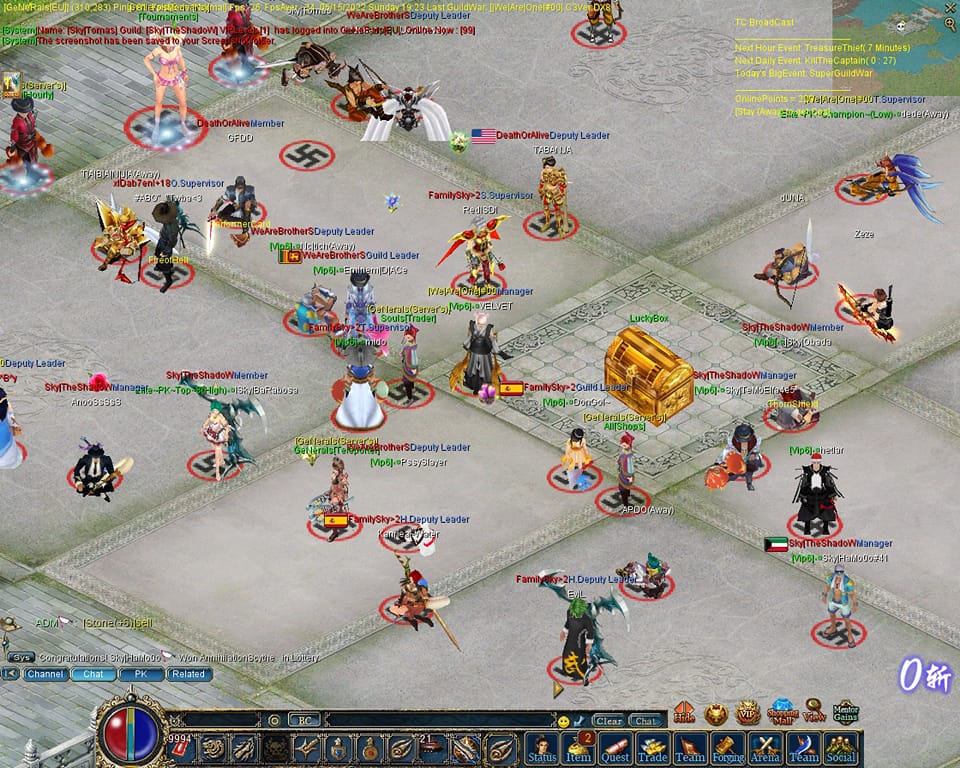Open the Forging menu

tap(727, 747)
